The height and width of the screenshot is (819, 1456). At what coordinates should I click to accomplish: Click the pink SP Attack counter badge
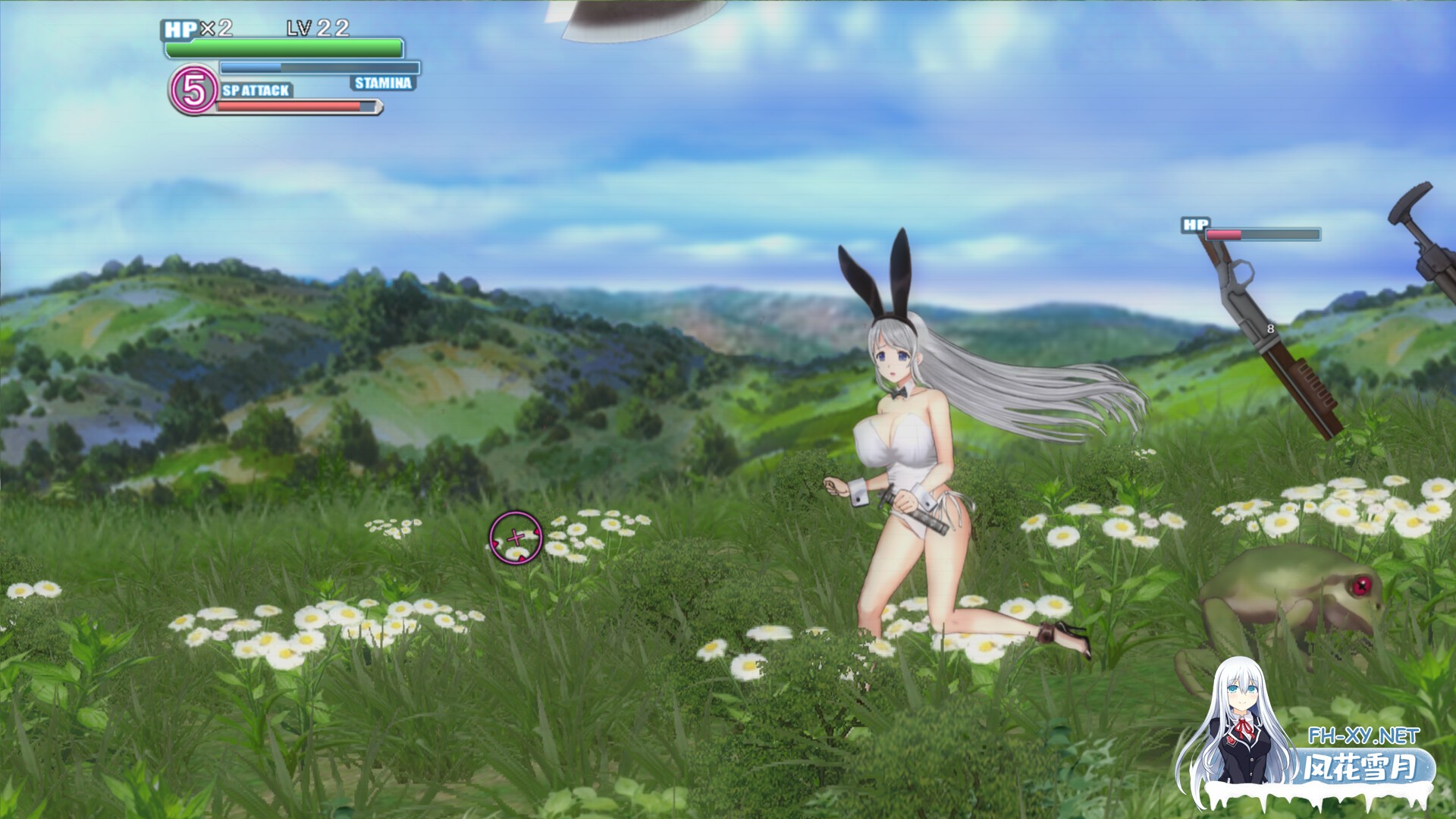pyautogui.click(x=193, y=89)
